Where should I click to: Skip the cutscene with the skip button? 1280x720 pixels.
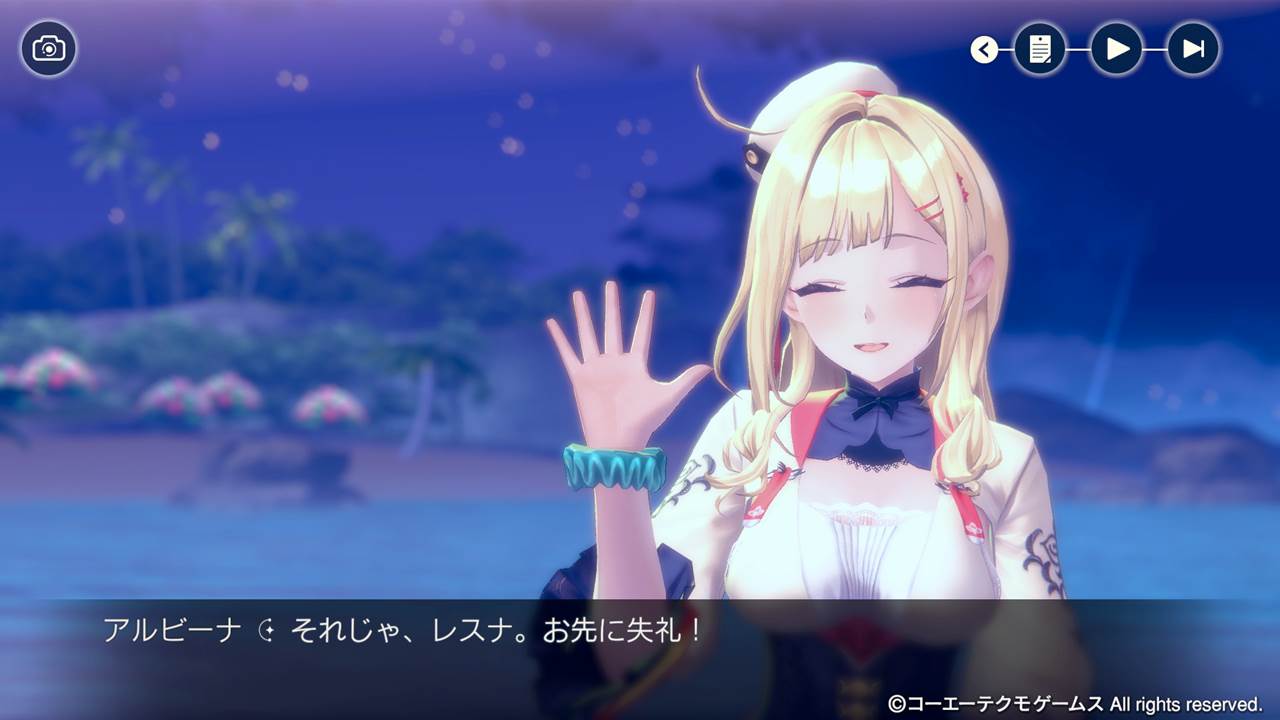1193,49
